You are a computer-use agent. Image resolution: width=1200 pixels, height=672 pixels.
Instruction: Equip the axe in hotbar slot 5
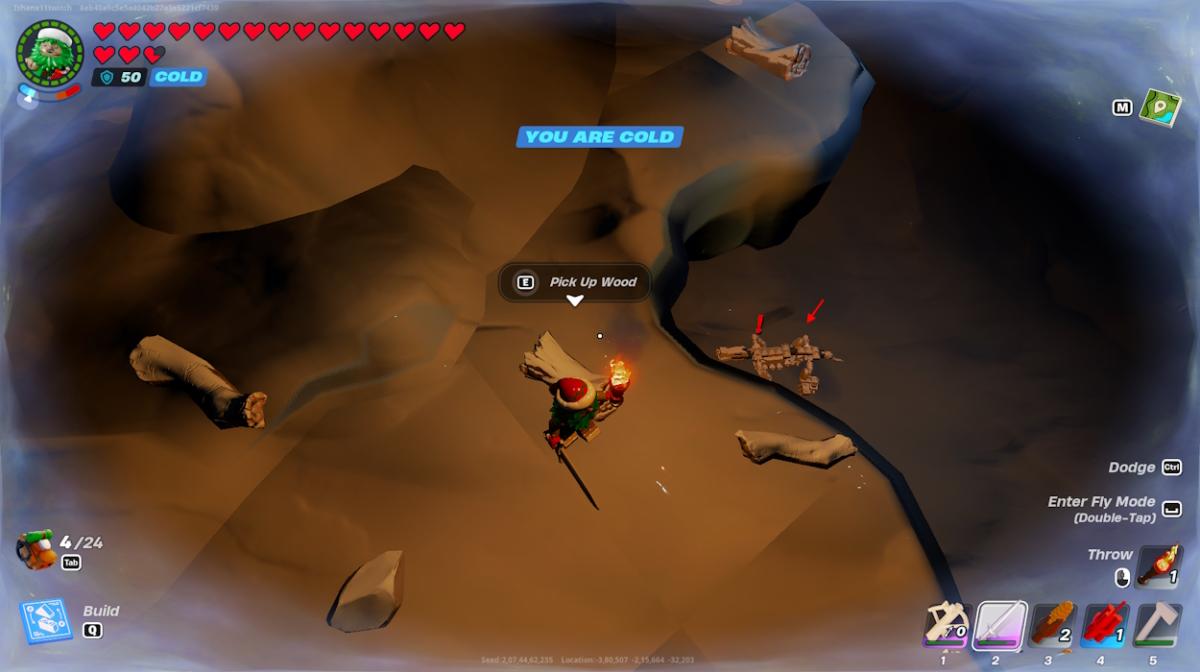click(x=1158, y=626)
